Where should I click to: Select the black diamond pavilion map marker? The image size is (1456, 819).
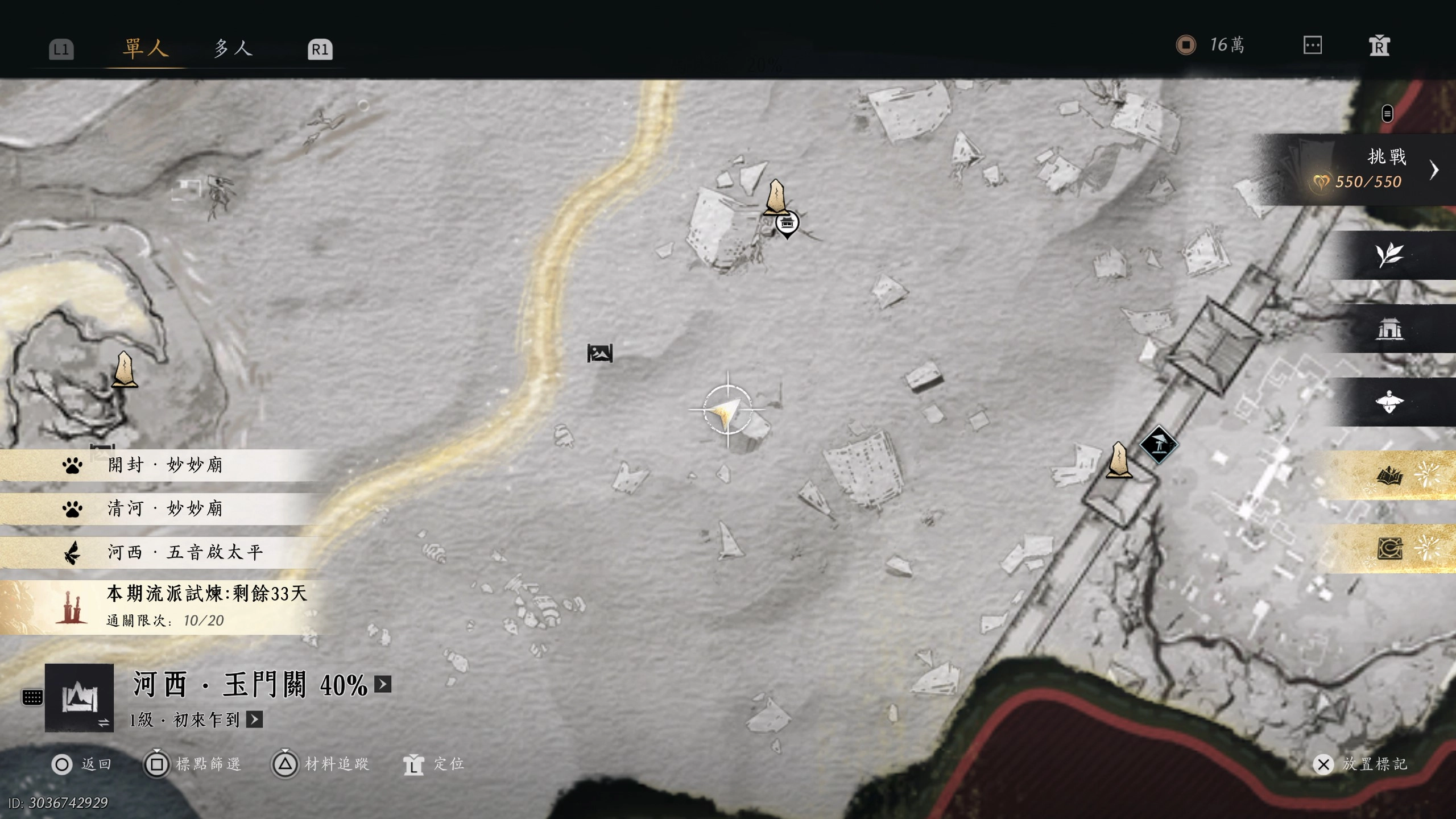tap(1158, 444)
